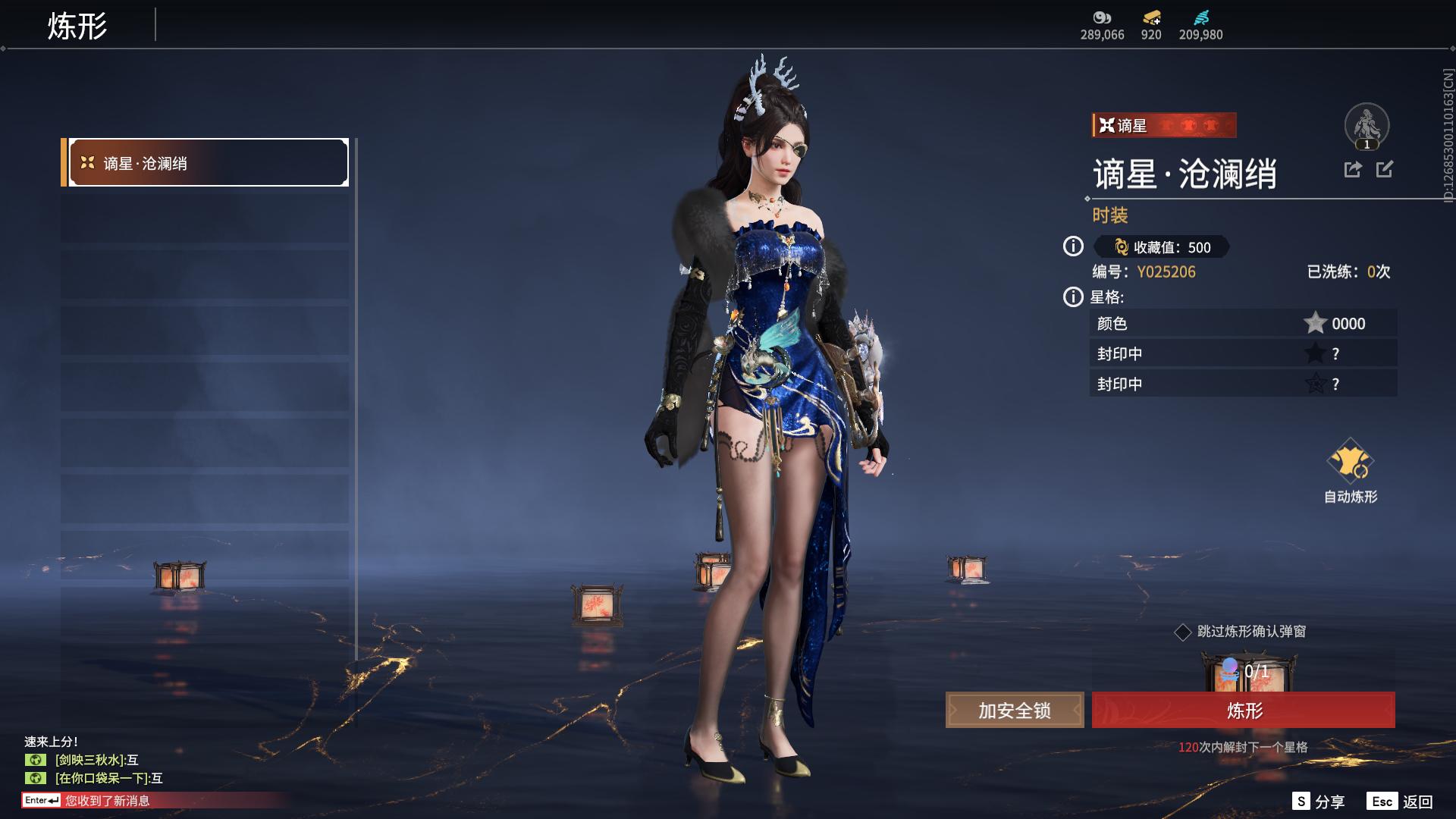This screenshot has width=1456, height=819.
Task: Open 自动炼形 auto-refine
Action: [1350, 472]
